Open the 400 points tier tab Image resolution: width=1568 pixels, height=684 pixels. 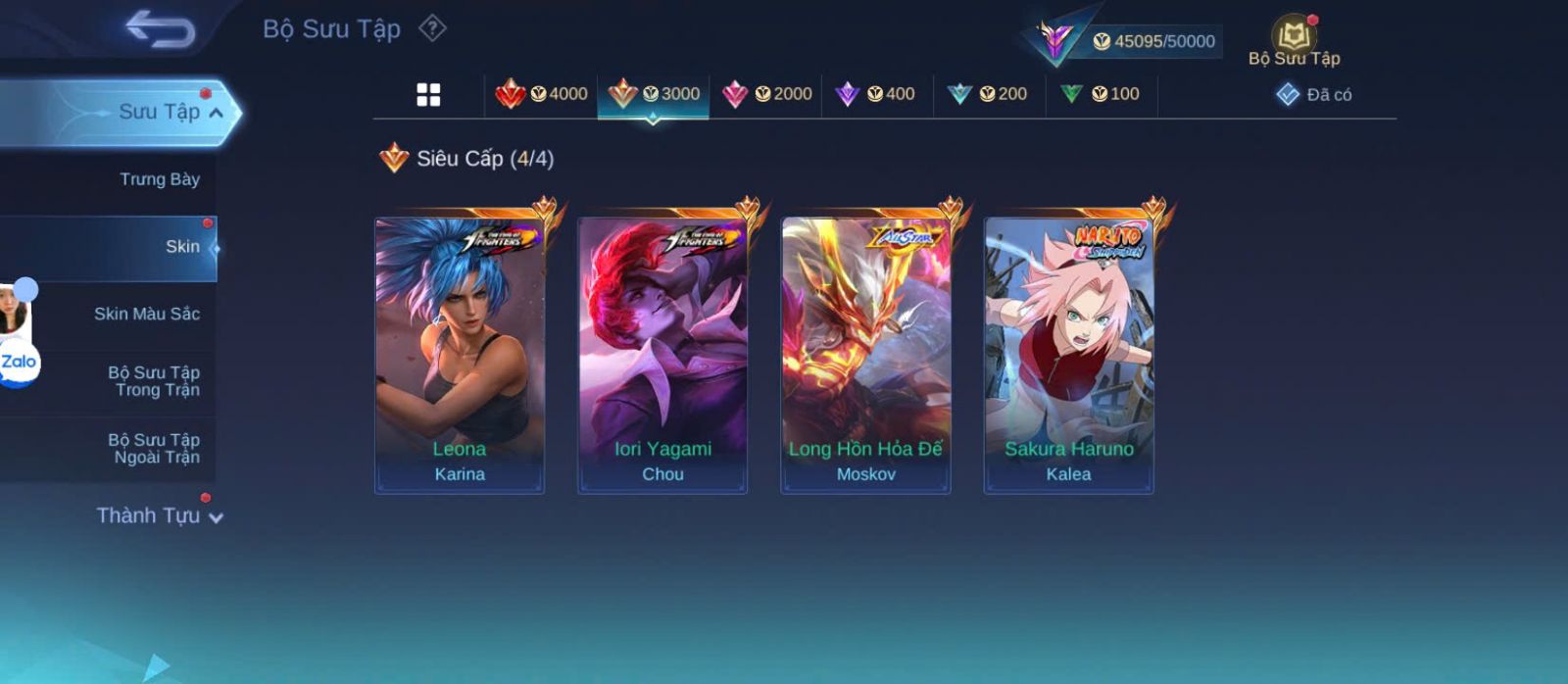[875, 94]
